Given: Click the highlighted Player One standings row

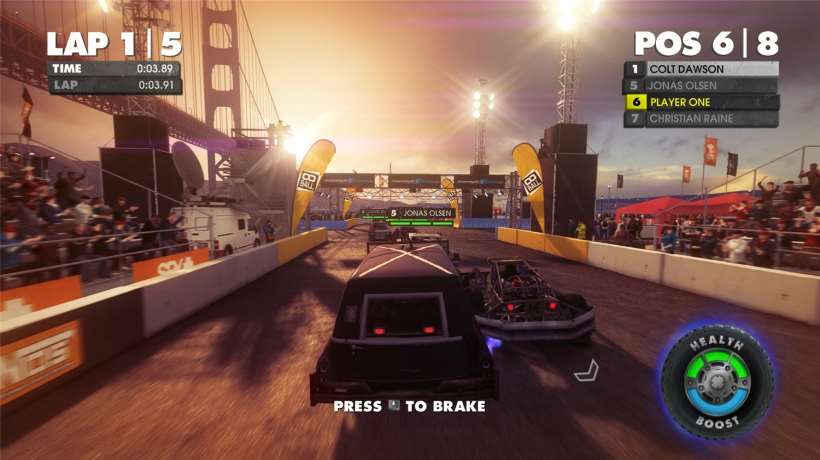Looking at the screenshot, I should click(701, 102).
